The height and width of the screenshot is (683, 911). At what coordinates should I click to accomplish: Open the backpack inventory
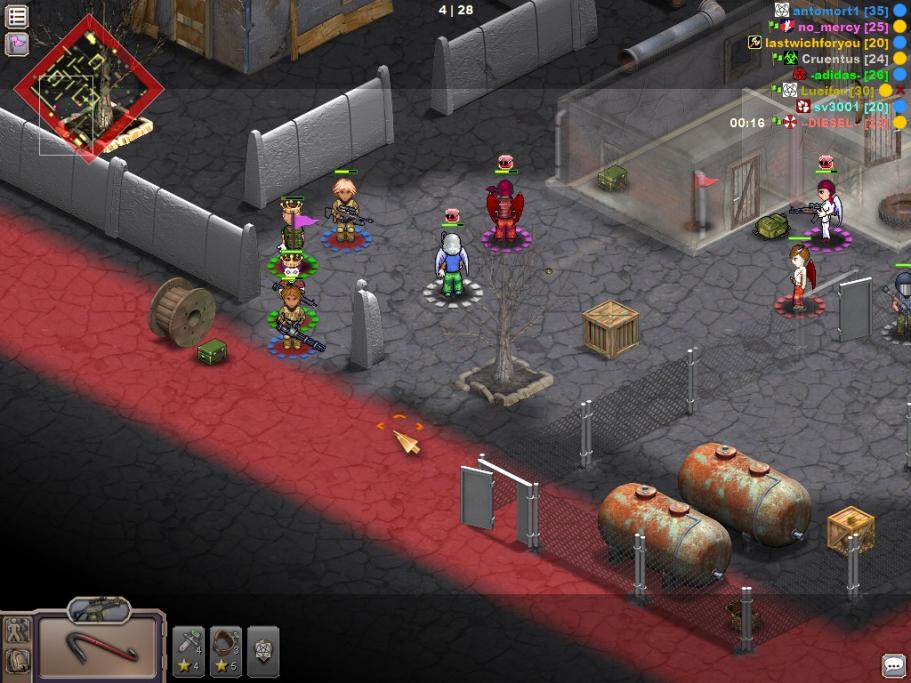(x=17, y=661)
